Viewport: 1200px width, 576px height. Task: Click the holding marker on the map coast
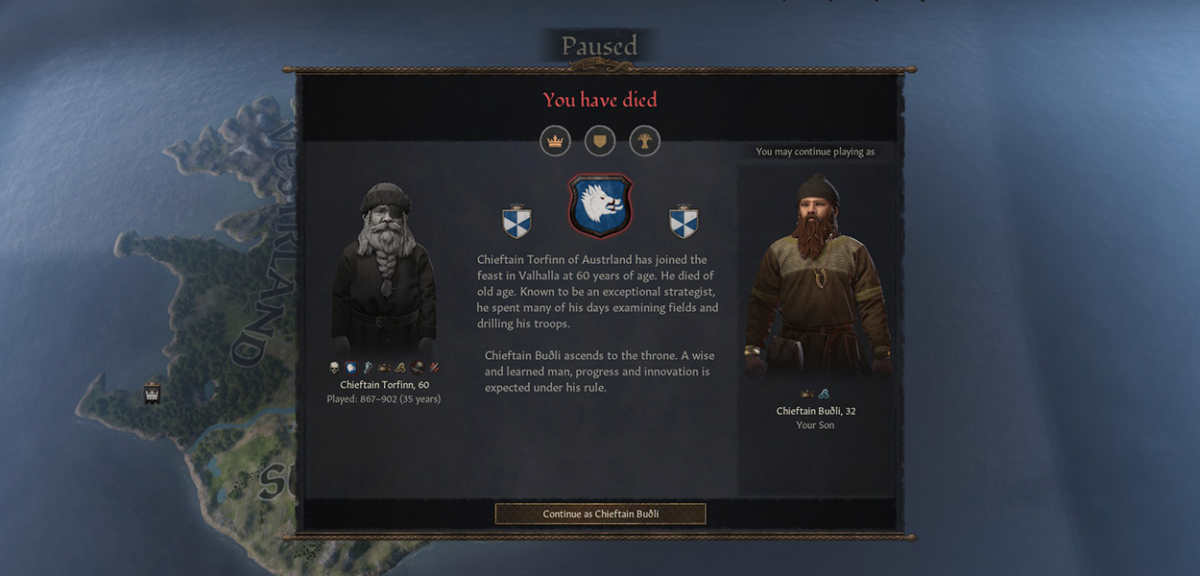pos(152,391)
